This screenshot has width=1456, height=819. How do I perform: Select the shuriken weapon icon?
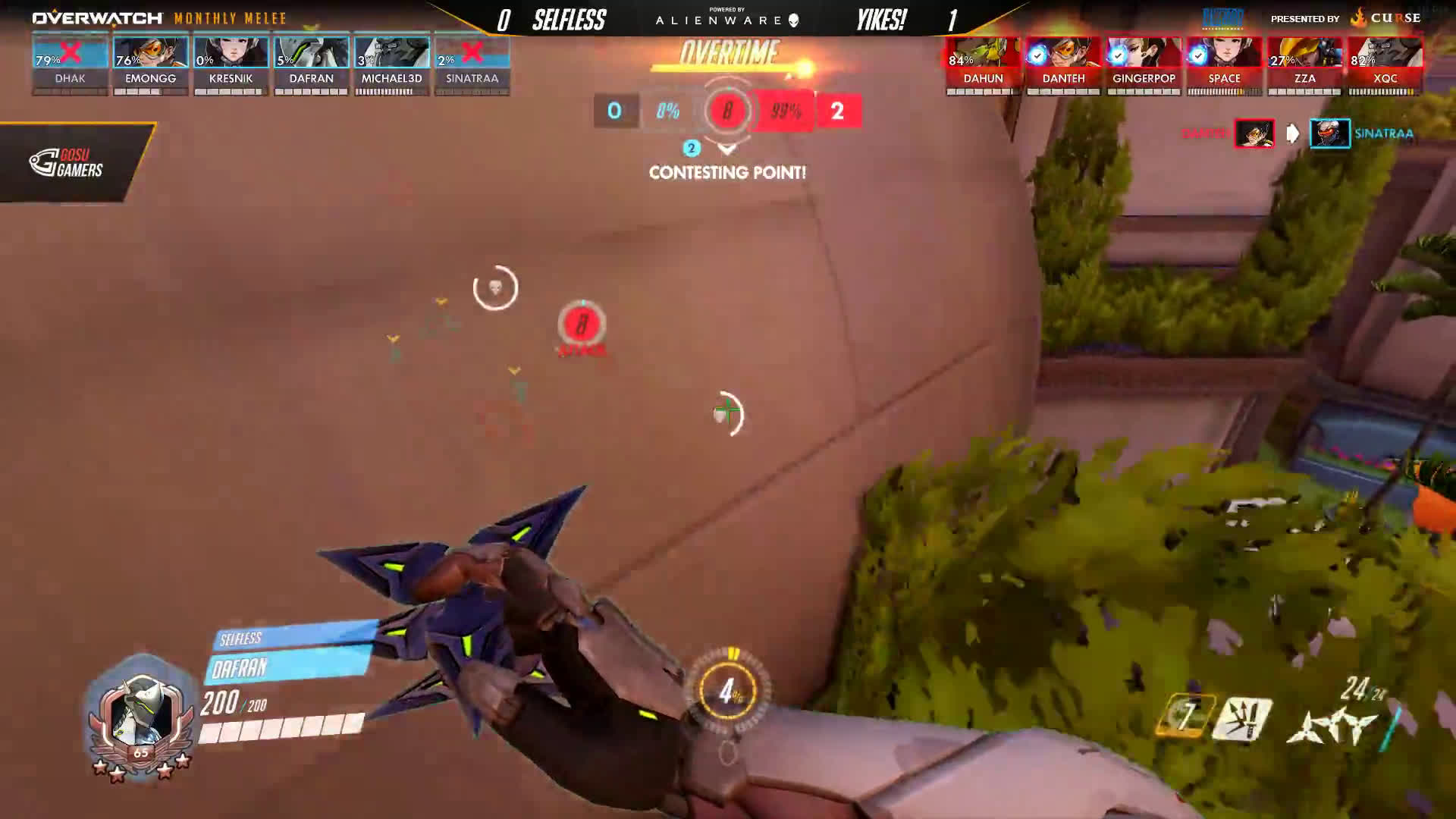click(1332, 726)
